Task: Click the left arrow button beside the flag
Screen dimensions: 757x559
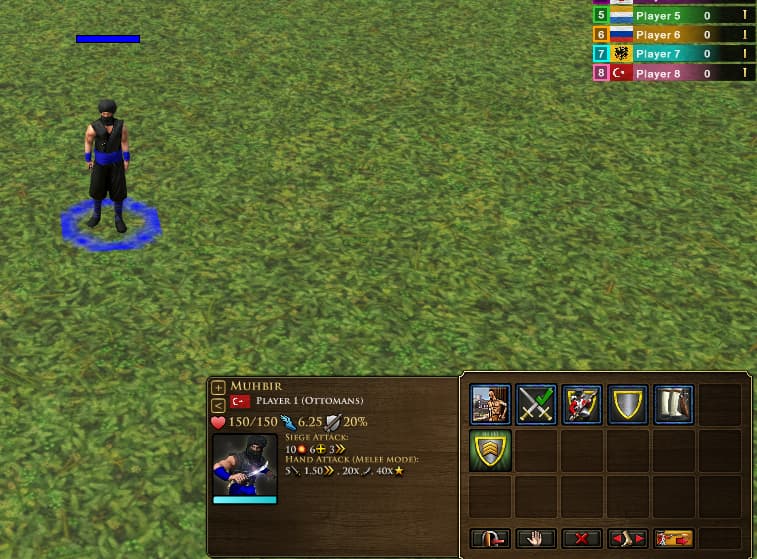Action: click(218, 404)
